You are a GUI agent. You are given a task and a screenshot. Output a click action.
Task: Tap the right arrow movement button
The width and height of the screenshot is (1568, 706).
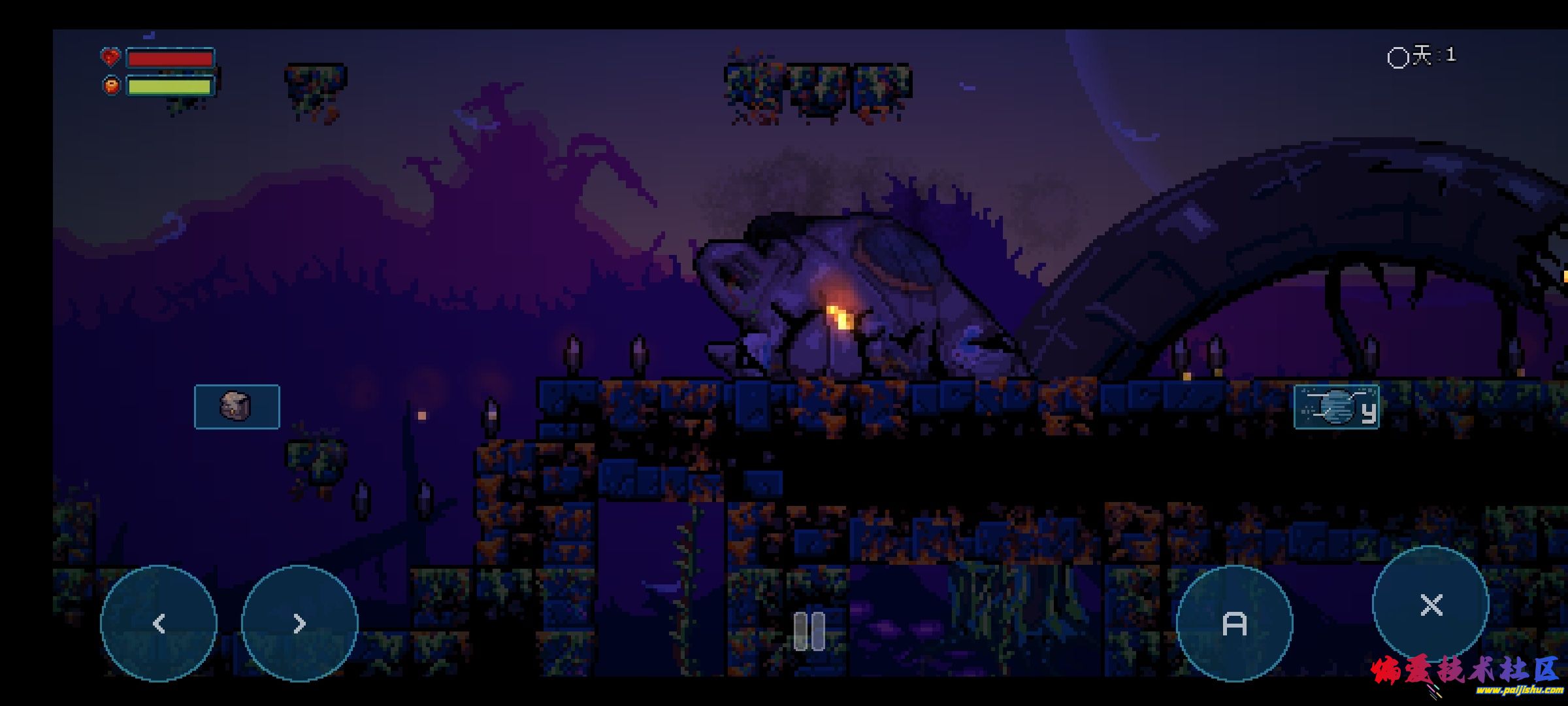click(x=300, y=623)
